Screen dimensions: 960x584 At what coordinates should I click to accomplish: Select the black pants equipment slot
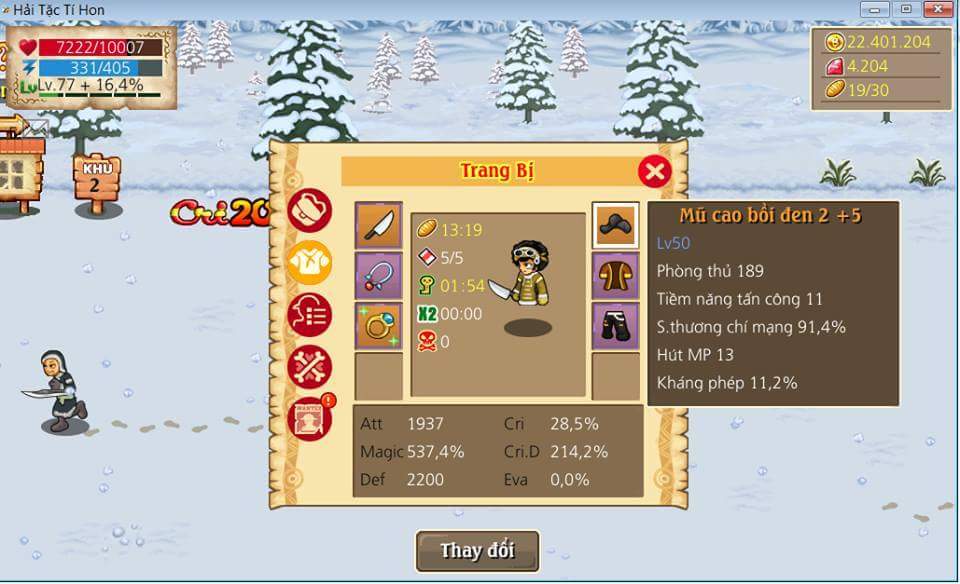[615, 325]
